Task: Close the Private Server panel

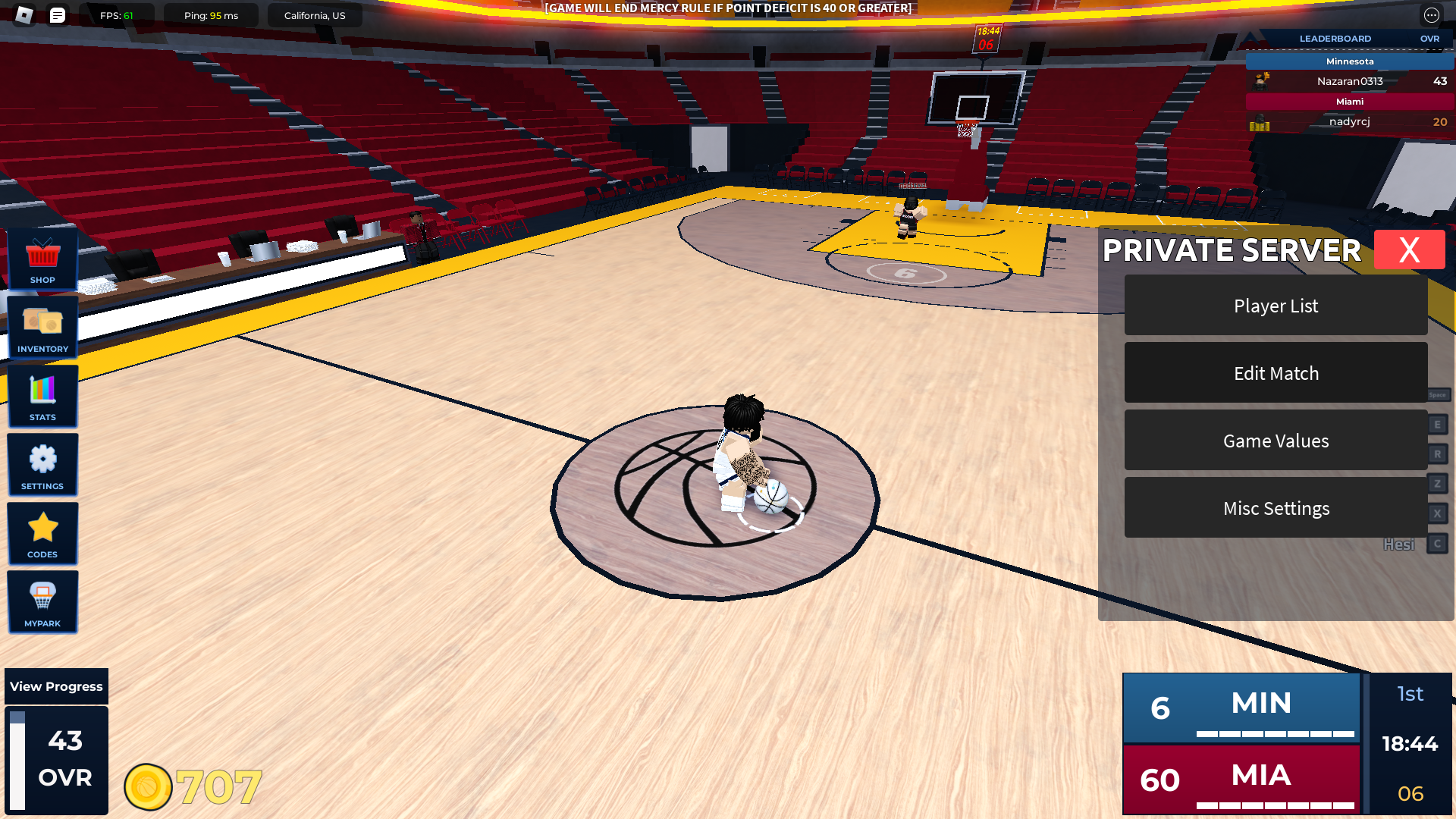Action: (x=1409, y=249)
